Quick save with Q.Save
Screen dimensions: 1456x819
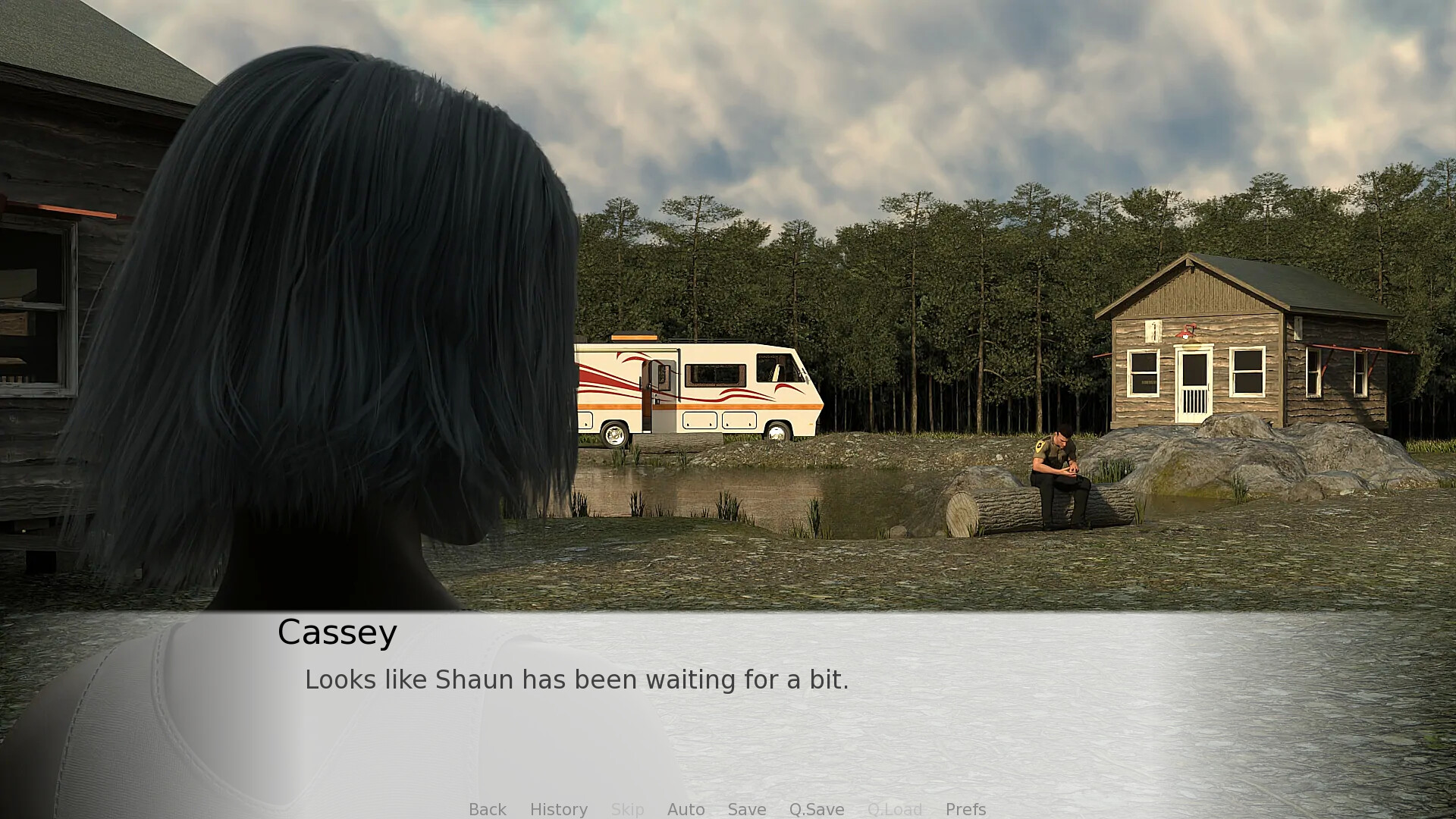pos(816,809)
